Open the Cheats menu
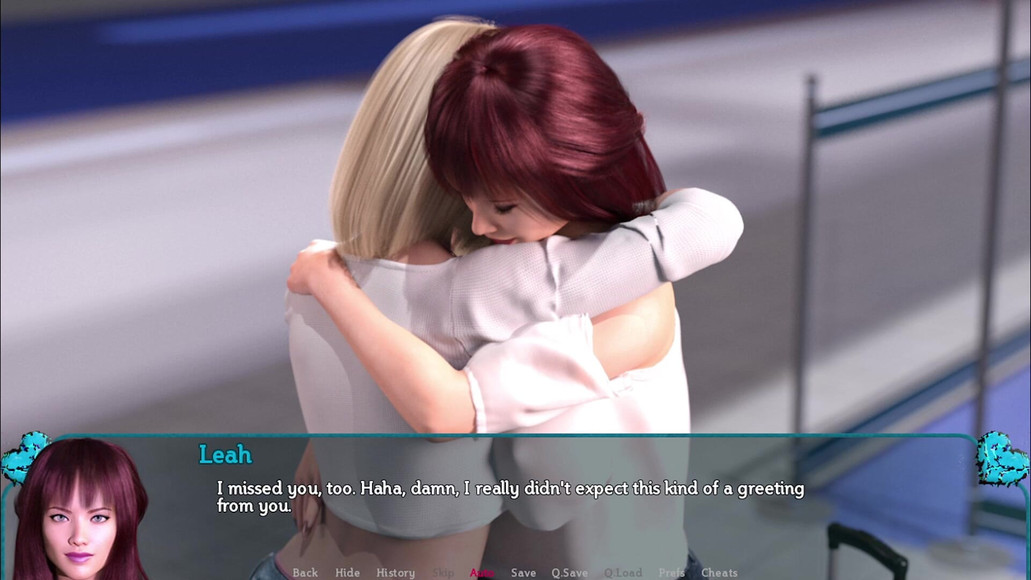This screenshot has width=1031, height=580. [719, 573]
